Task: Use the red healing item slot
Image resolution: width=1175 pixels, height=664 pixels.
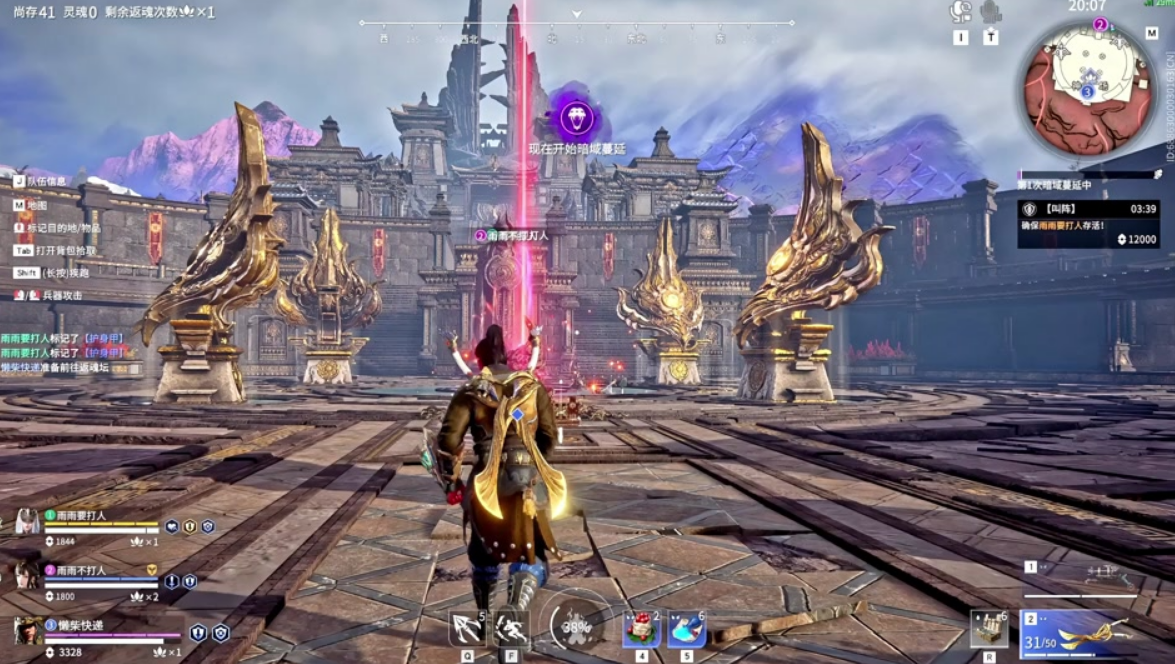Action: click(641, 629)
